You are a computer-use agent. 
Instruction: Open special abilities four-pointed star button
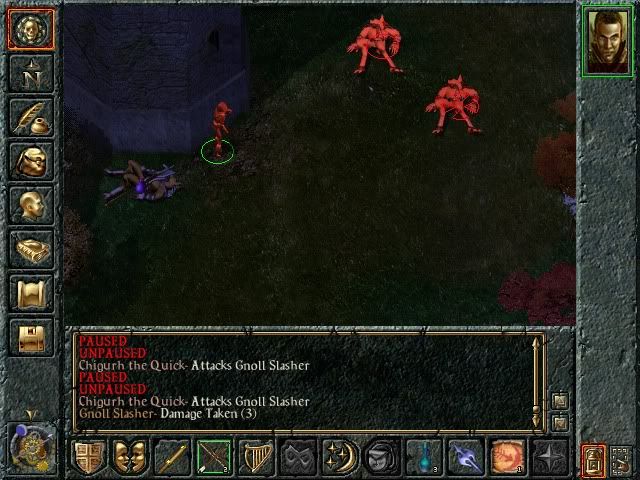pyautogui.click(x=550, y=457)
